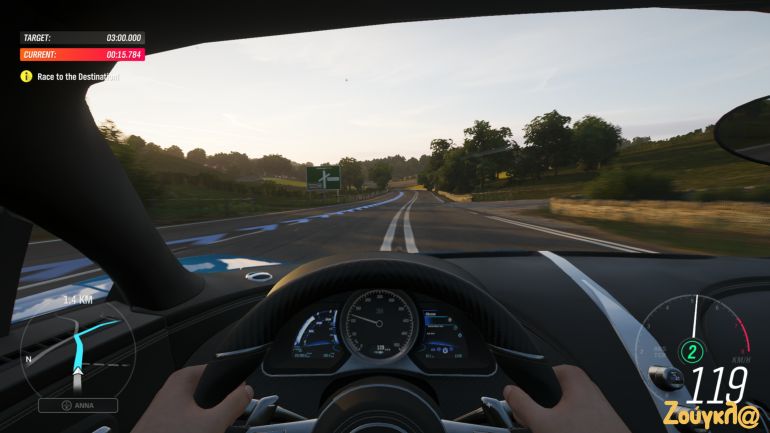Screen dimensions: 770x433
Task: Open the ANNA assistant panel
Action: click(x=78, y=405)
